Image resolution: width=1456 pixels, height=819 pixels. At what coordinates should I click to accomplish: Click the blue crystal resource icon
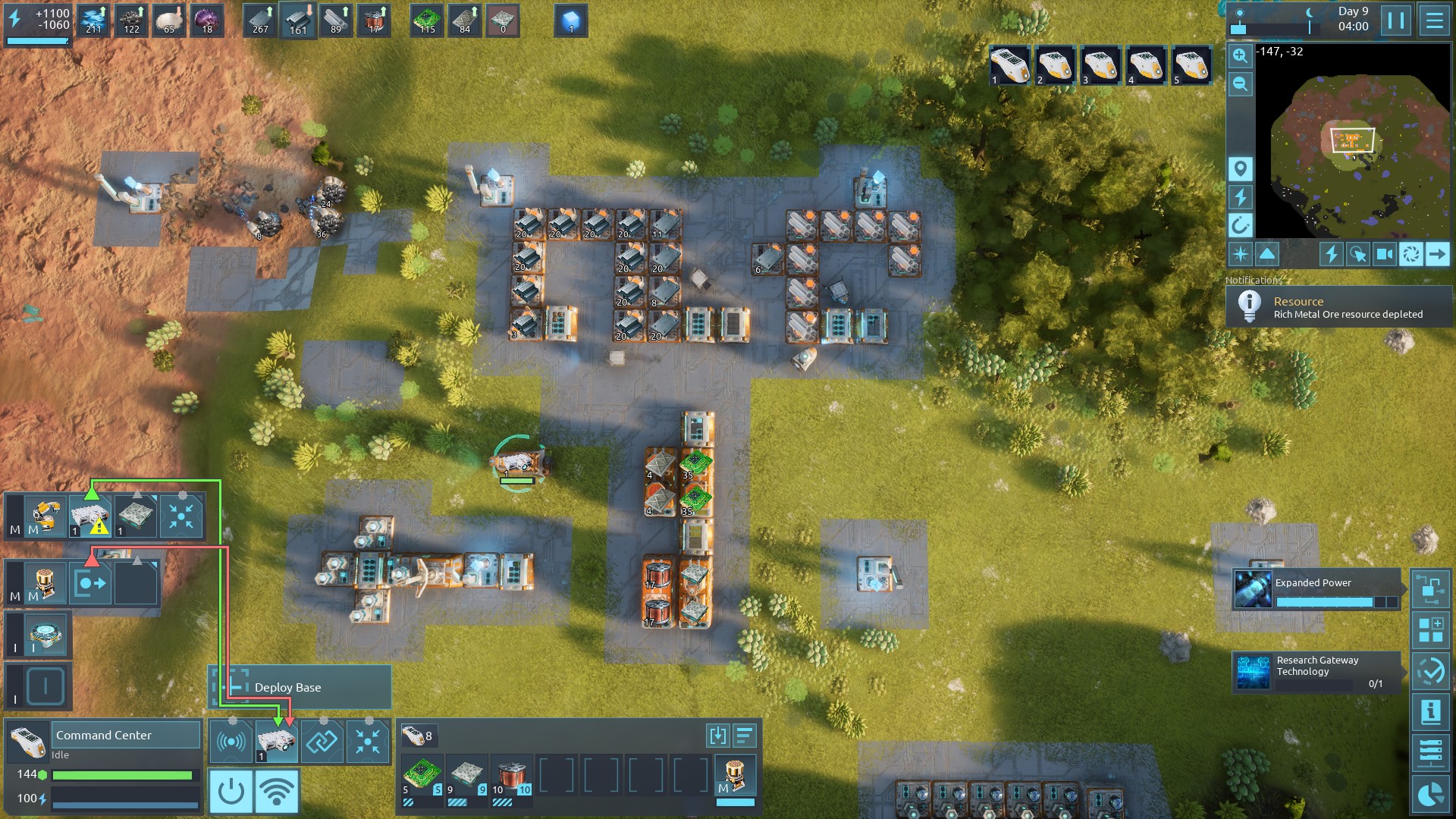[x=571, y=20]
